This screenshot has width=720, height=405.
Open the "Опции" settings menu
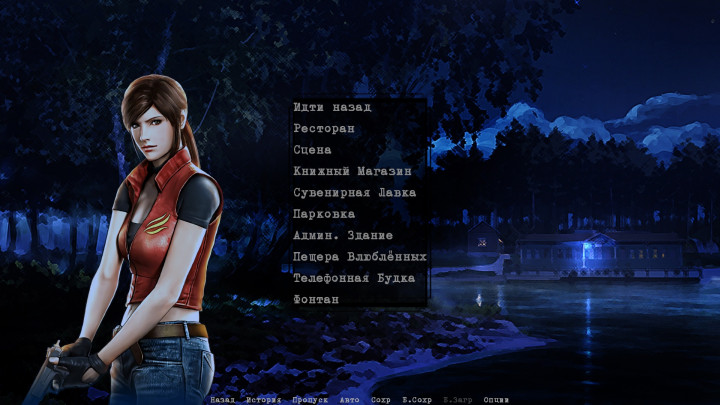pyautogui.click(x=496, y=399)
